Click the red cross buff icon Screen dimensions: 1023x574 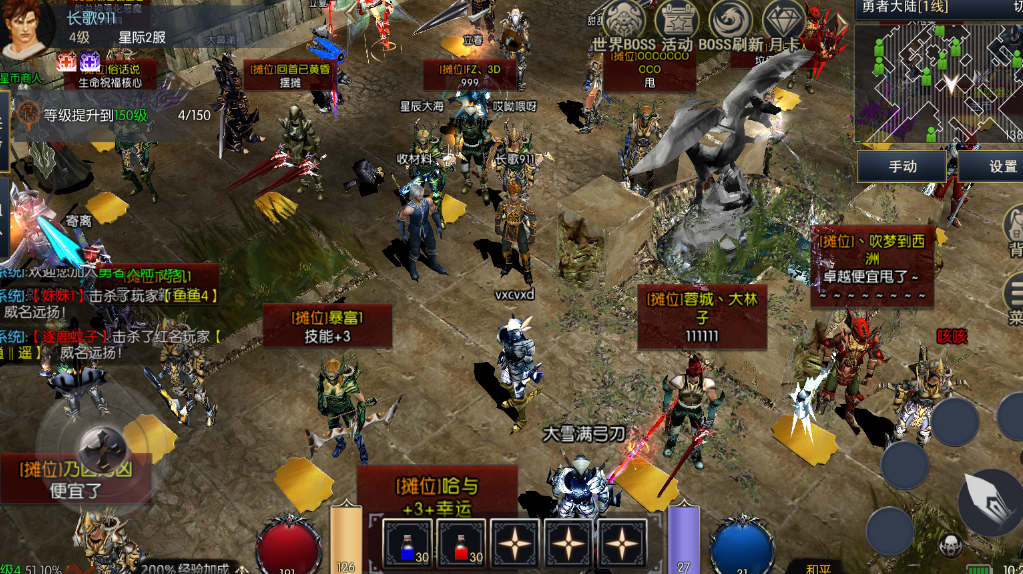point(66,63)
